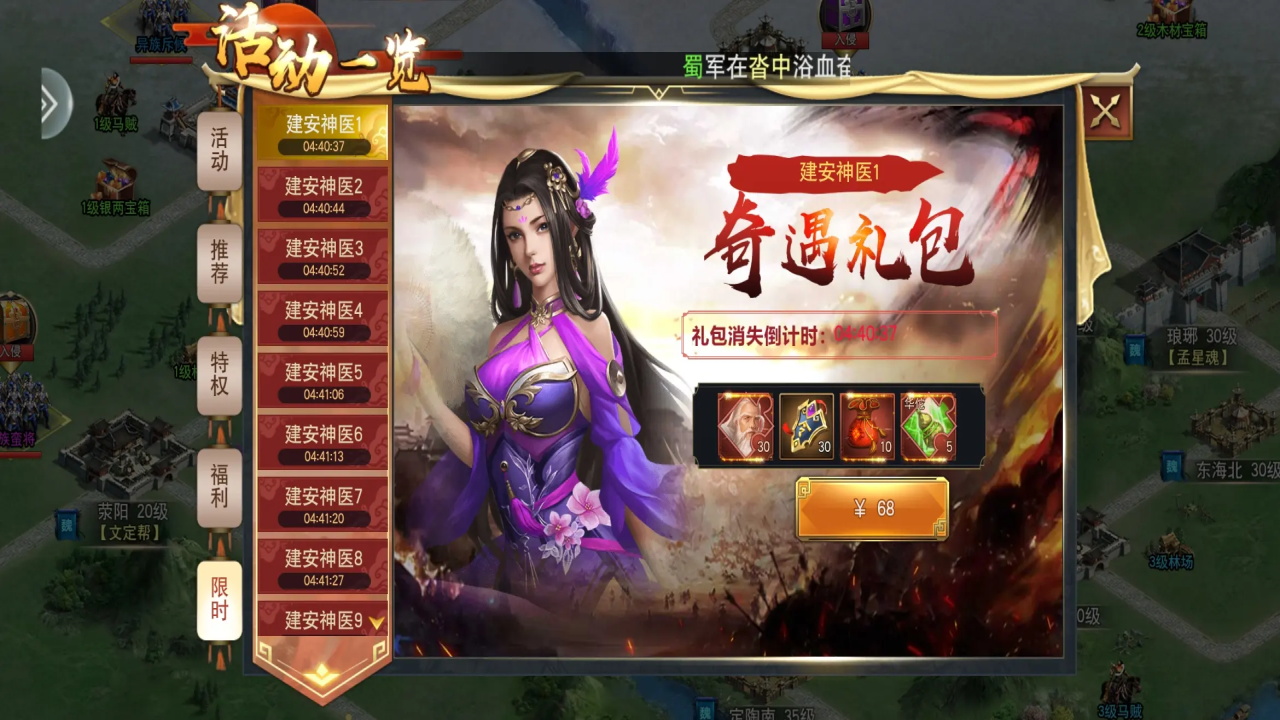This screenshot has height=720, width=1280.
Task: Select the red money pouch reward icon
Action: [869, 426]
